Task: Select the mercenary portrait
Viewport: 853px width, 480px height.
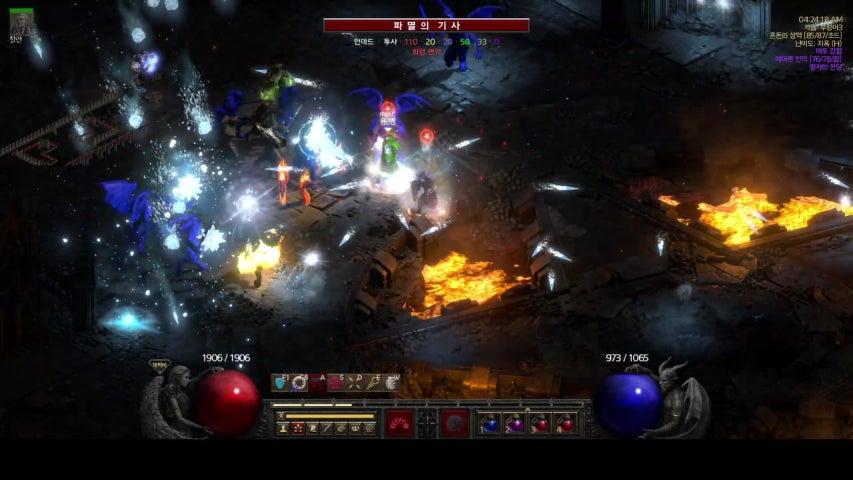Action: (x=21, y=21)
